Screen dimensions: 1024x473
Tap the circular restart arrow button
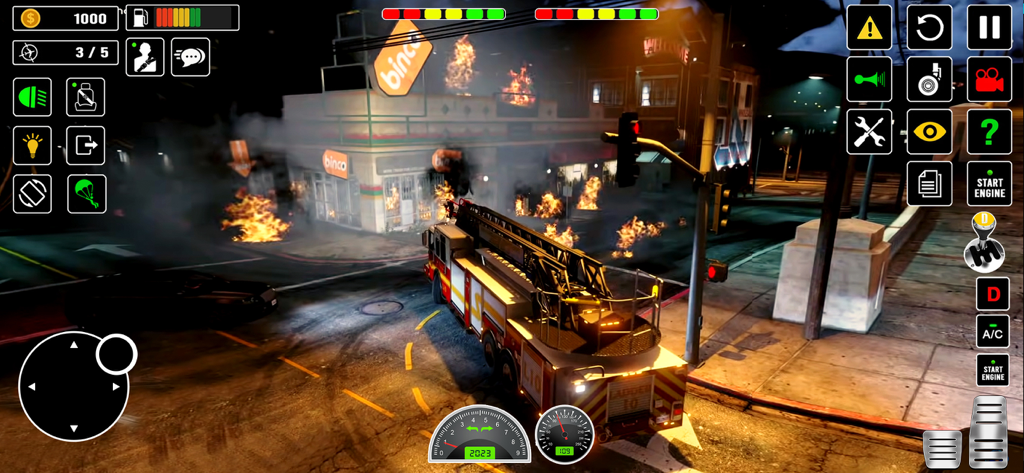[929, 28]
